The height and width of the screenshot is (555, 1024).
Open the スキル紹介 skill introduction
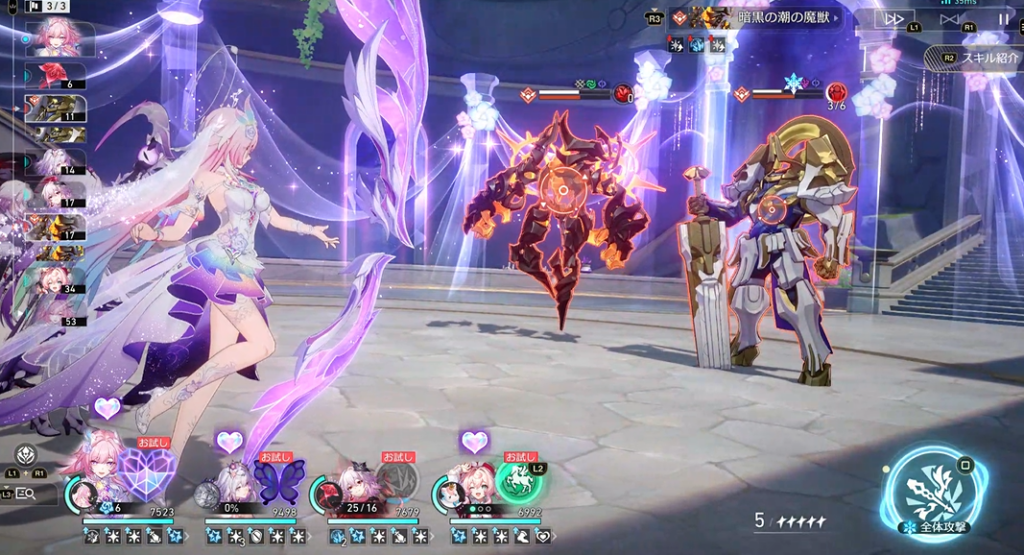[983, 58]
